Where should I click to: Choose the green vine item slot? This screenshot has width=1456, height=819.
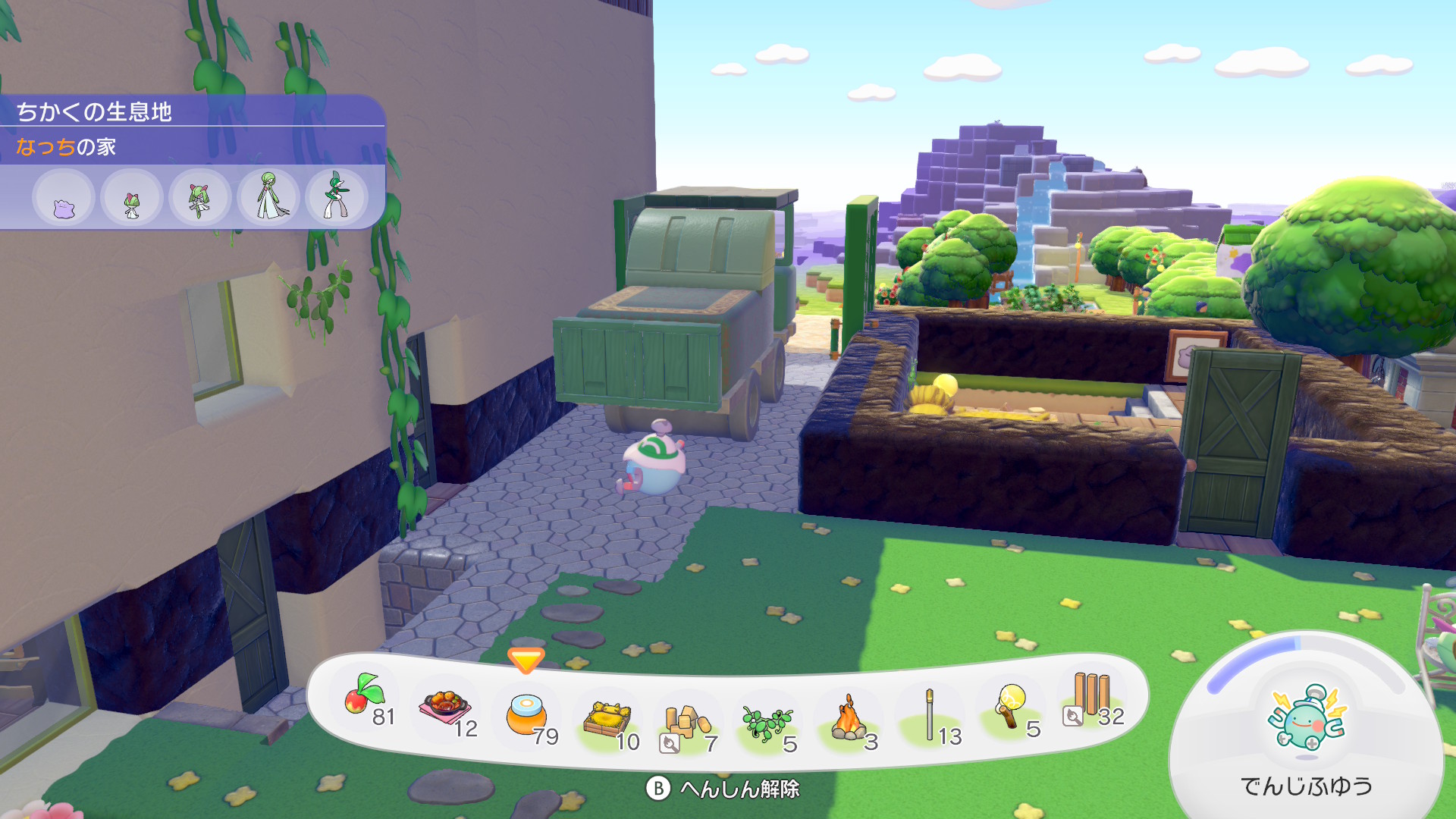[767, 723]
